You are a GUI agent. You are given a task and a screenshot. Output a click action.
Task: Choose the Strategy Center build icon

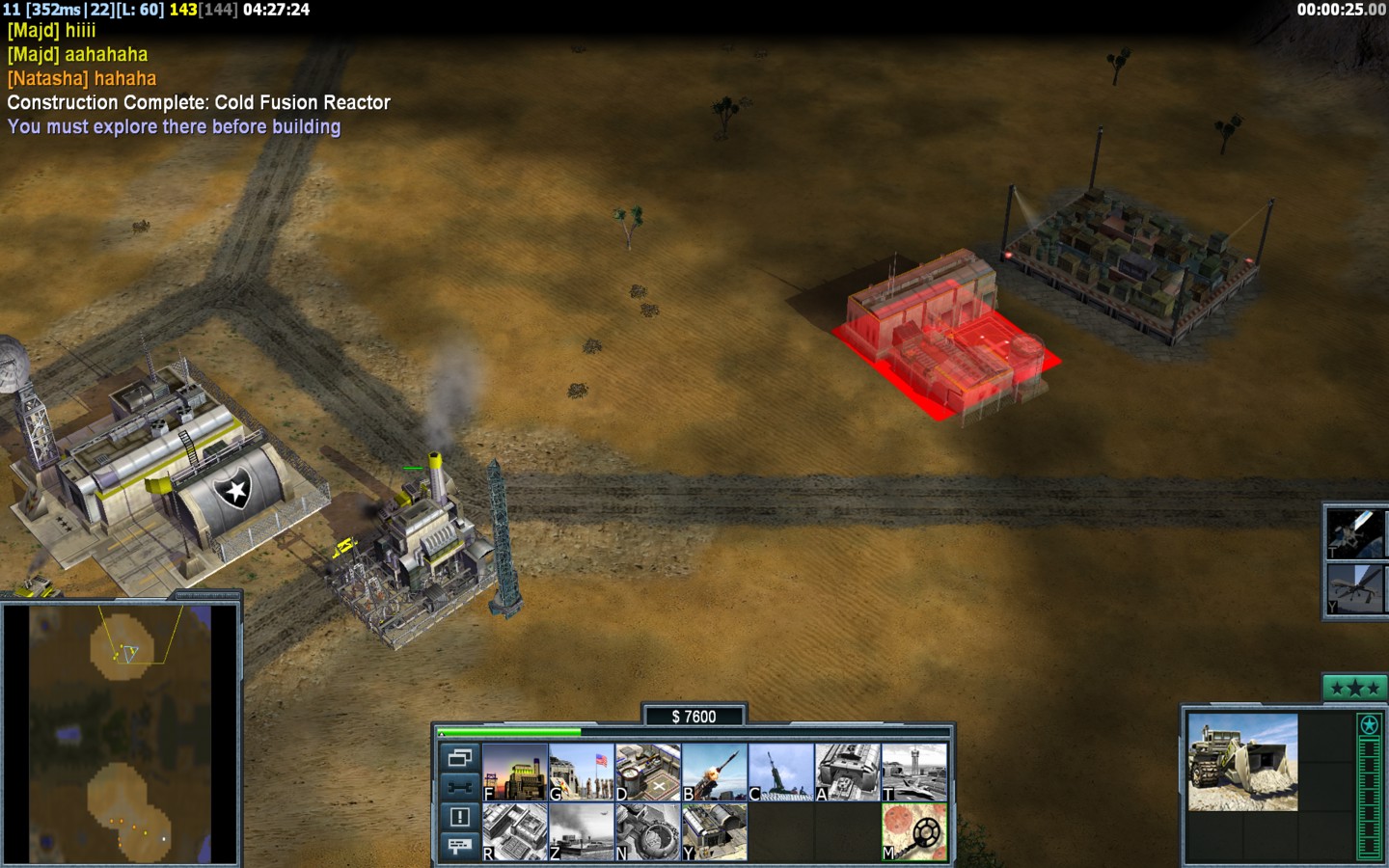pos(515,831)
